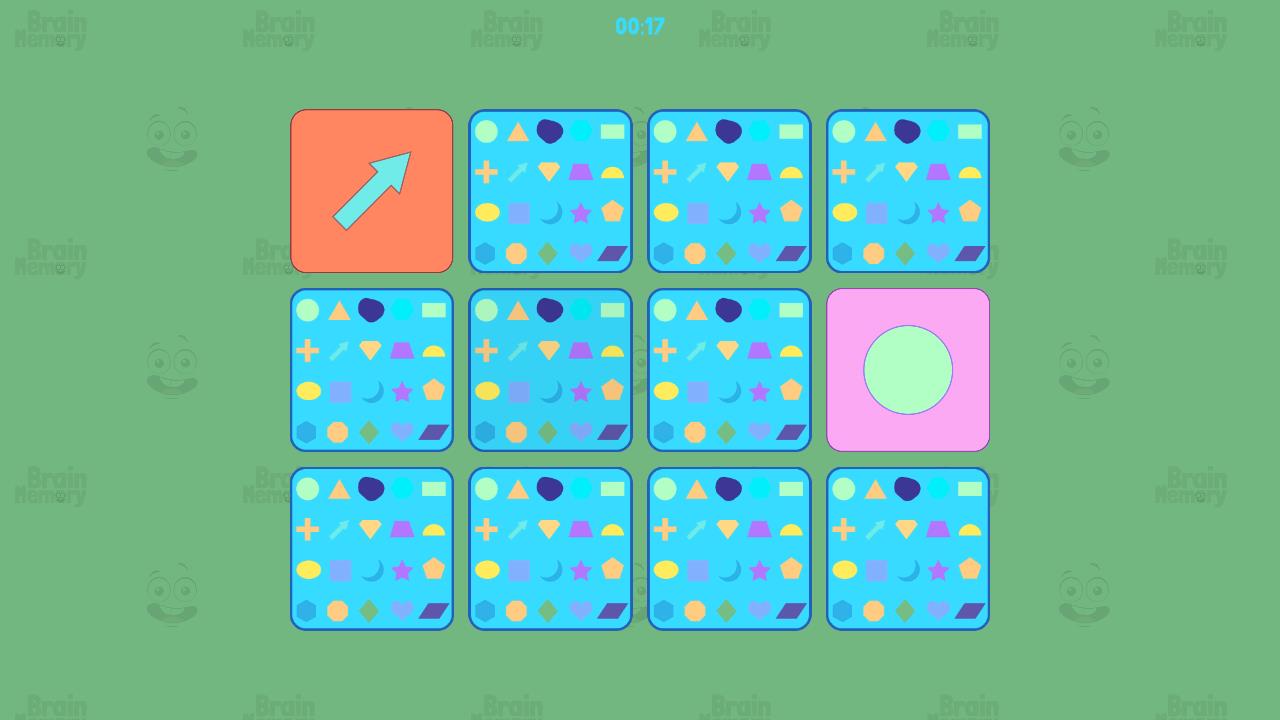Flip the second card in the bottom row
This screenshot has width=1280, height=720.
pos(550,548)
